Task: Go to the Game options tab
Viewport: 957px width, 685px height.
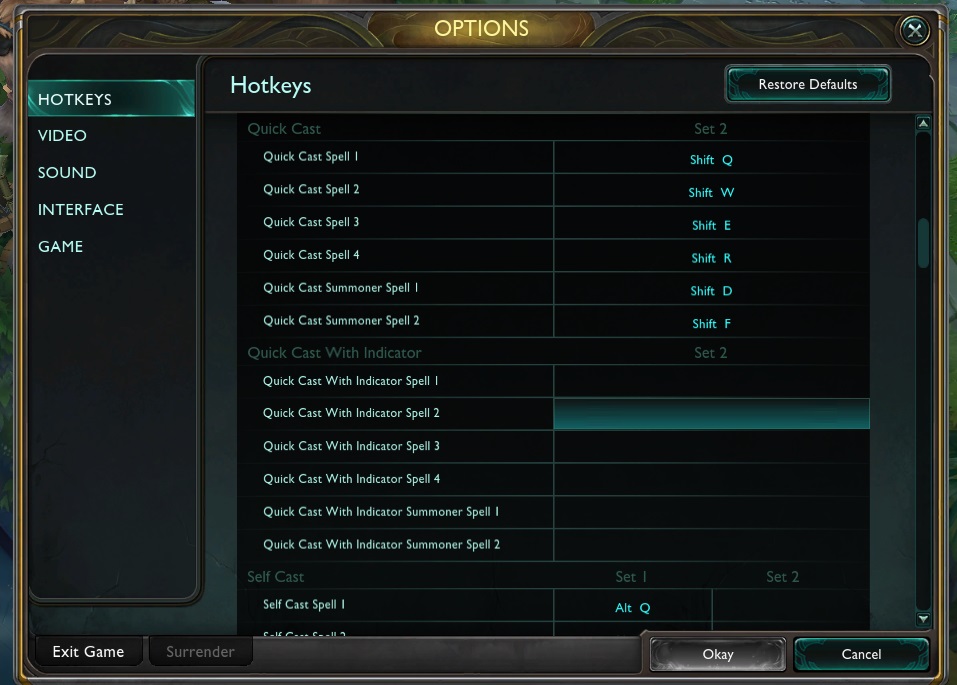Action: (60, 247)
